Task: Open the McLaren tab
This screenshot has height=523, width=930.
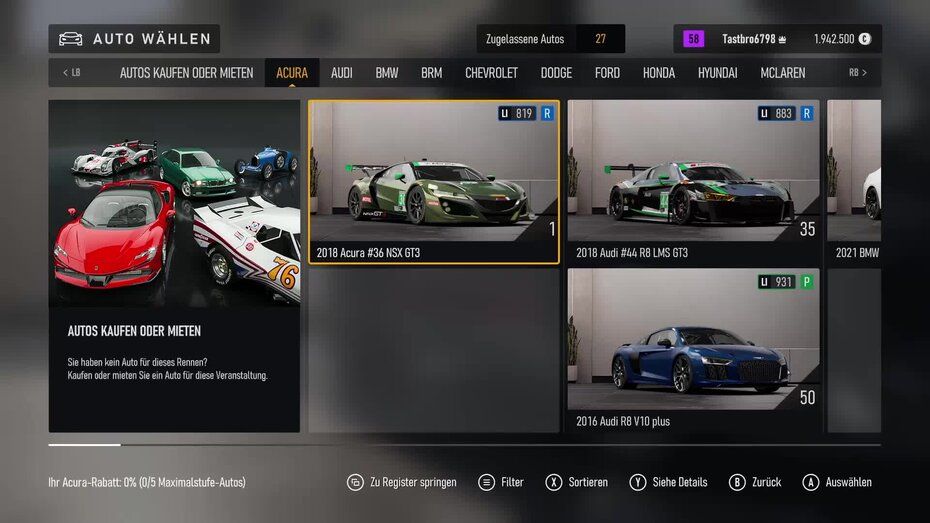Action: coord(782,73)
